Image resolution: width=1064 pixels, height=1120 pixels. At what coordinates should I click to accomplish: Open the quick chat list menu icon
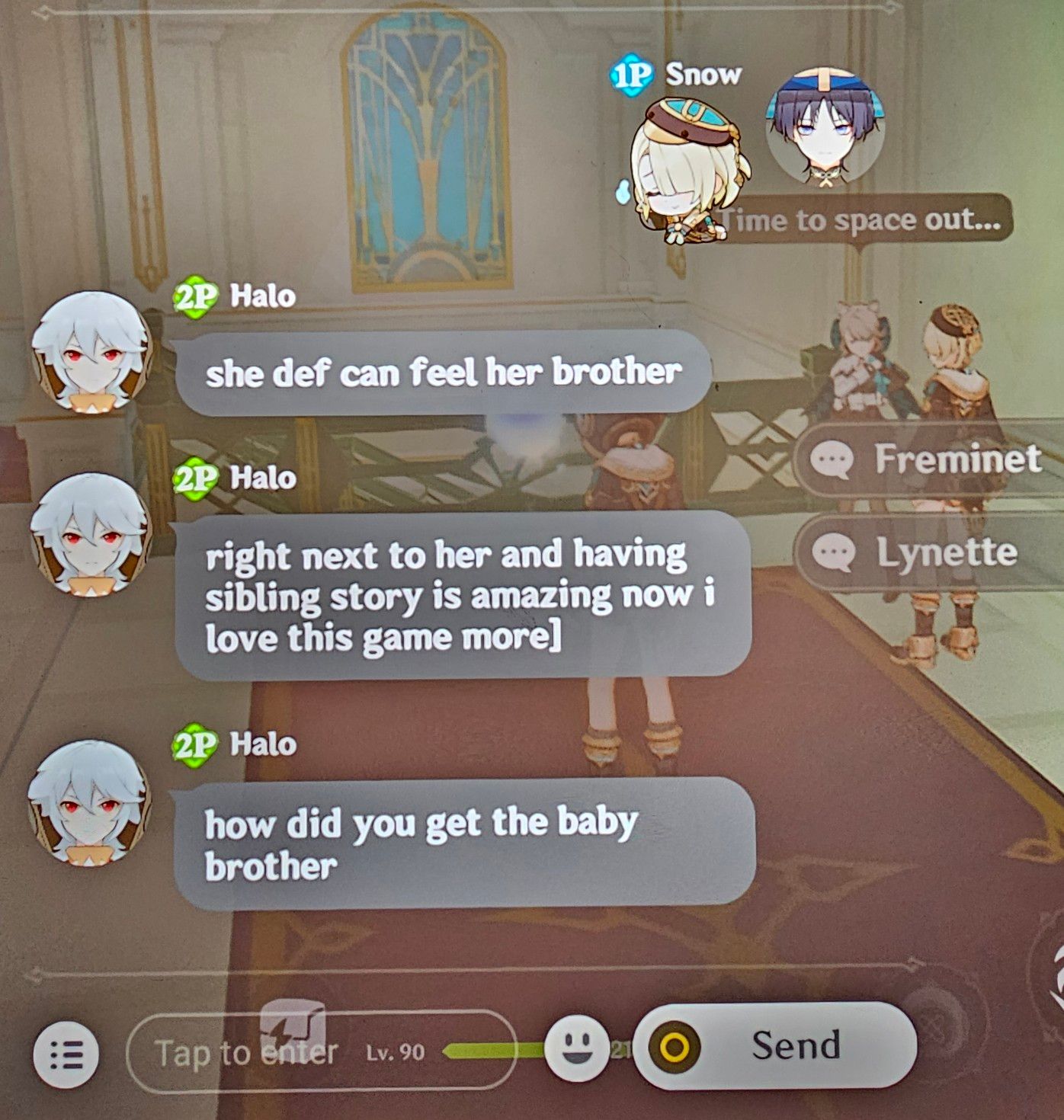tap(65, 1054)
